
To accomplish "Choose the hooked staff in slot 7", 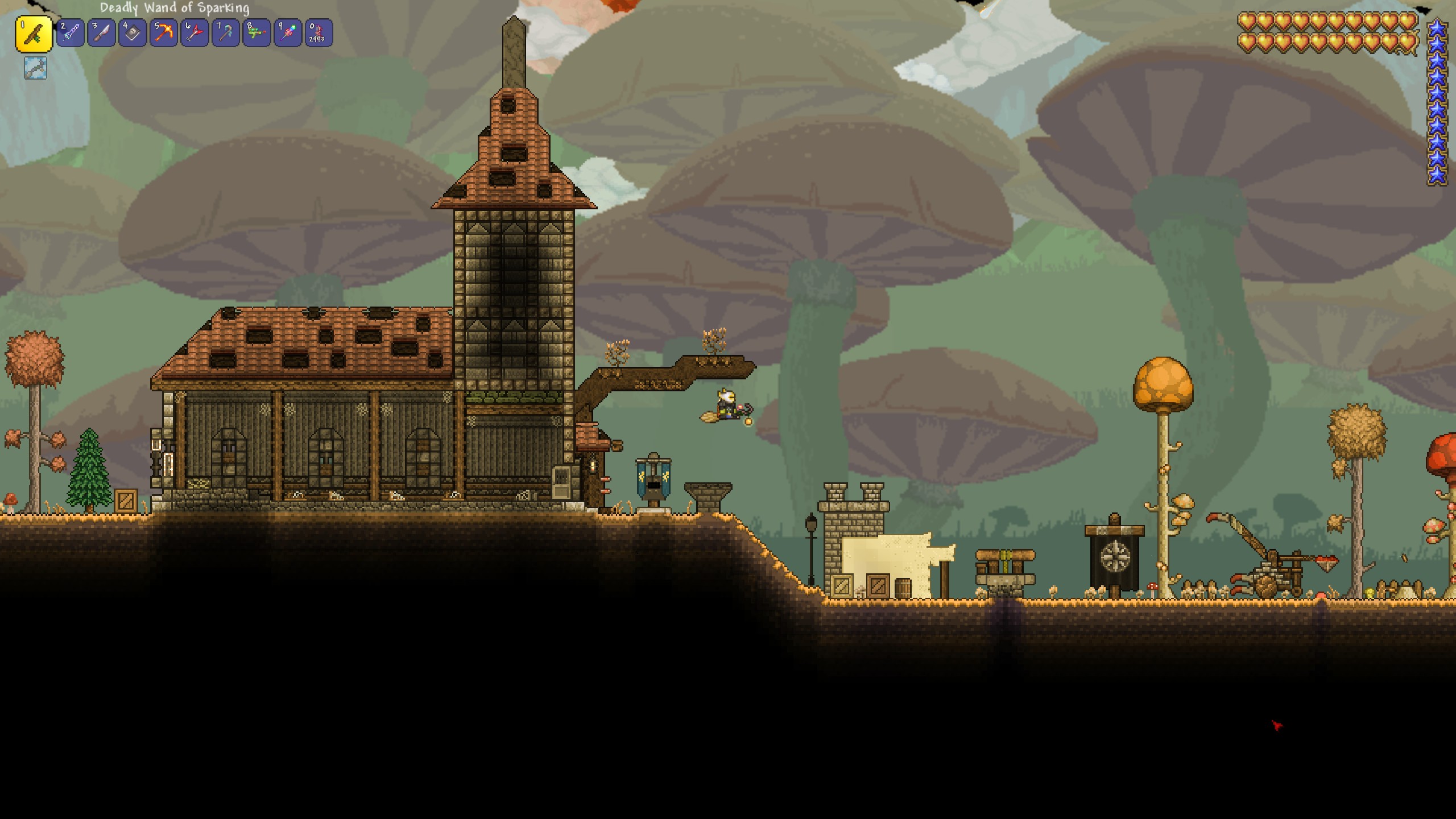I will (x=226, y=34).
